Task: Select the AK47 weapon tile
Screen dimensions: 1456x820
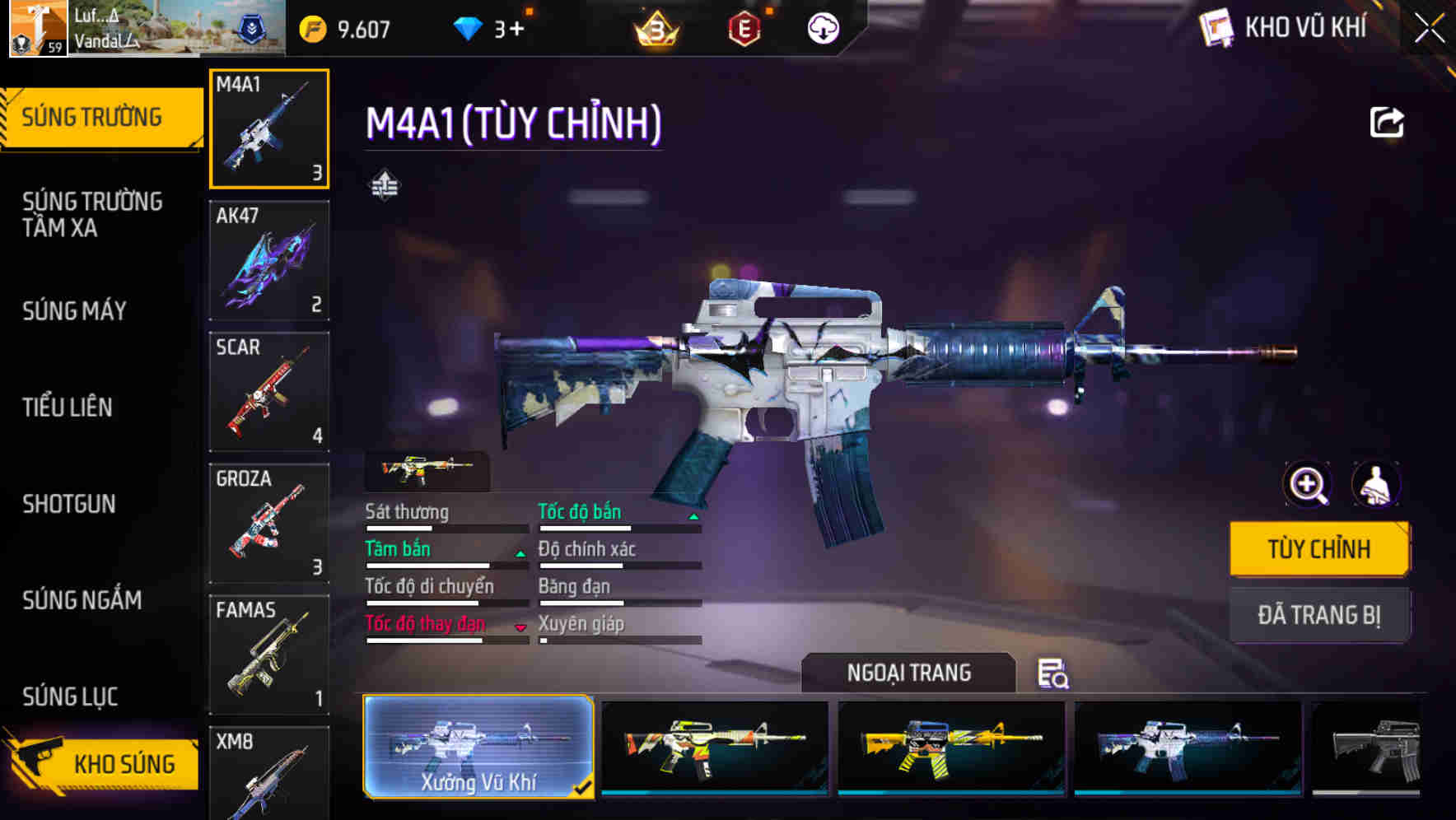Action: [269, 260]
